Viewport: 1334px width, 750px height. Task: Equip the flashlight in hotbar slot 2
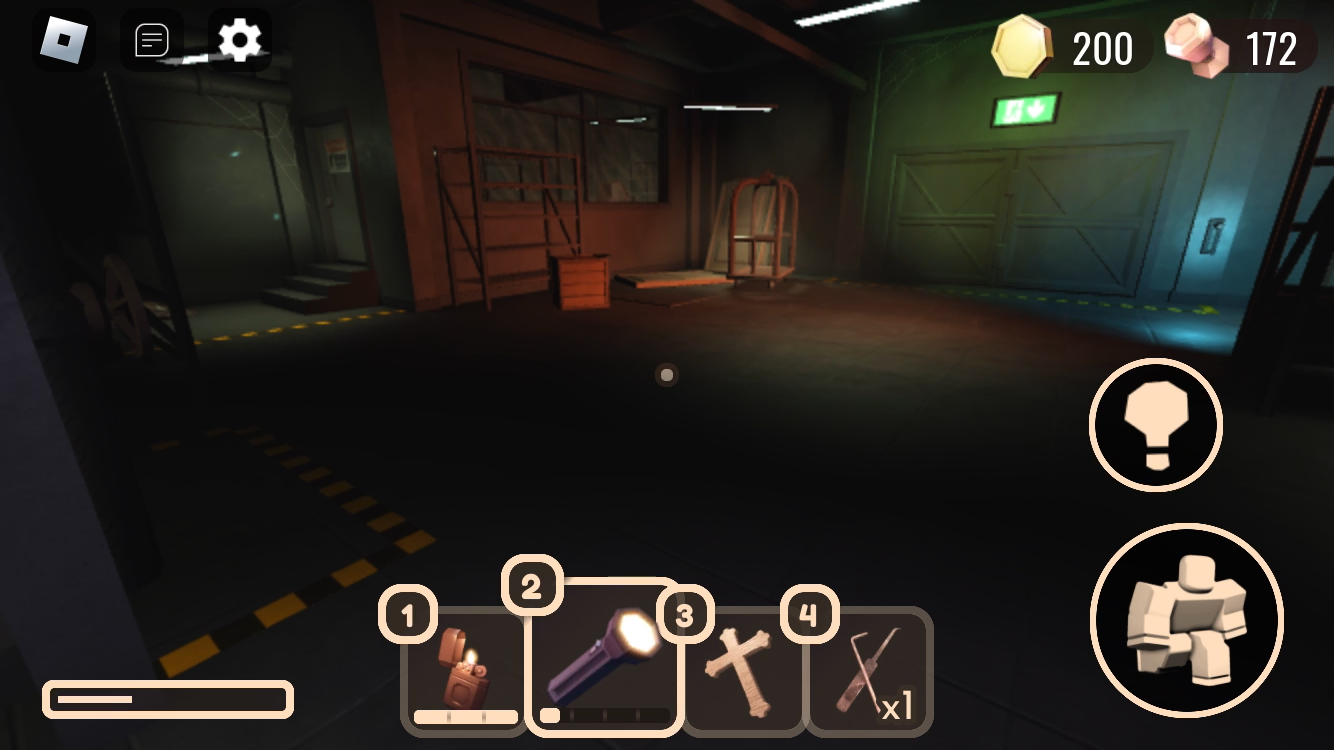[603, 660]
